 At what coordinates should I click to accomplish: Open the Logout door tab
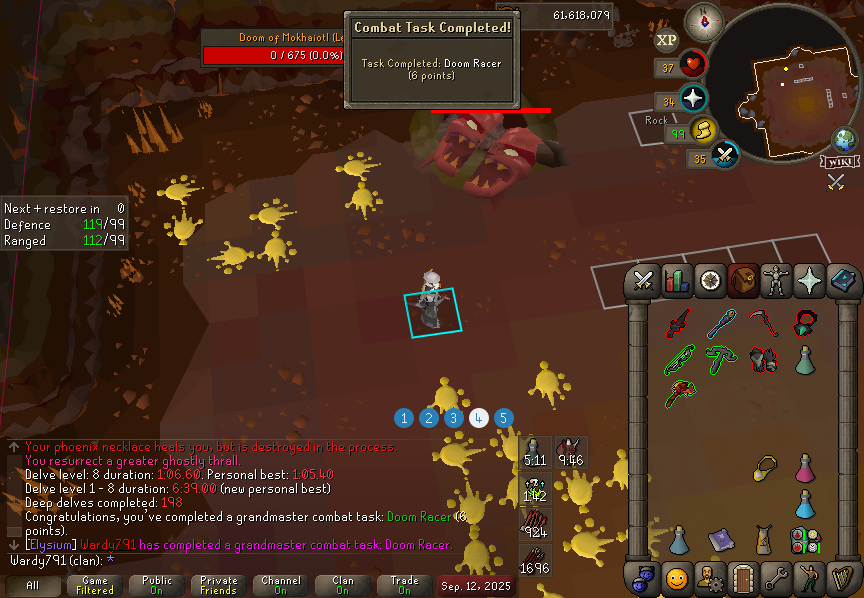point(742,578)
